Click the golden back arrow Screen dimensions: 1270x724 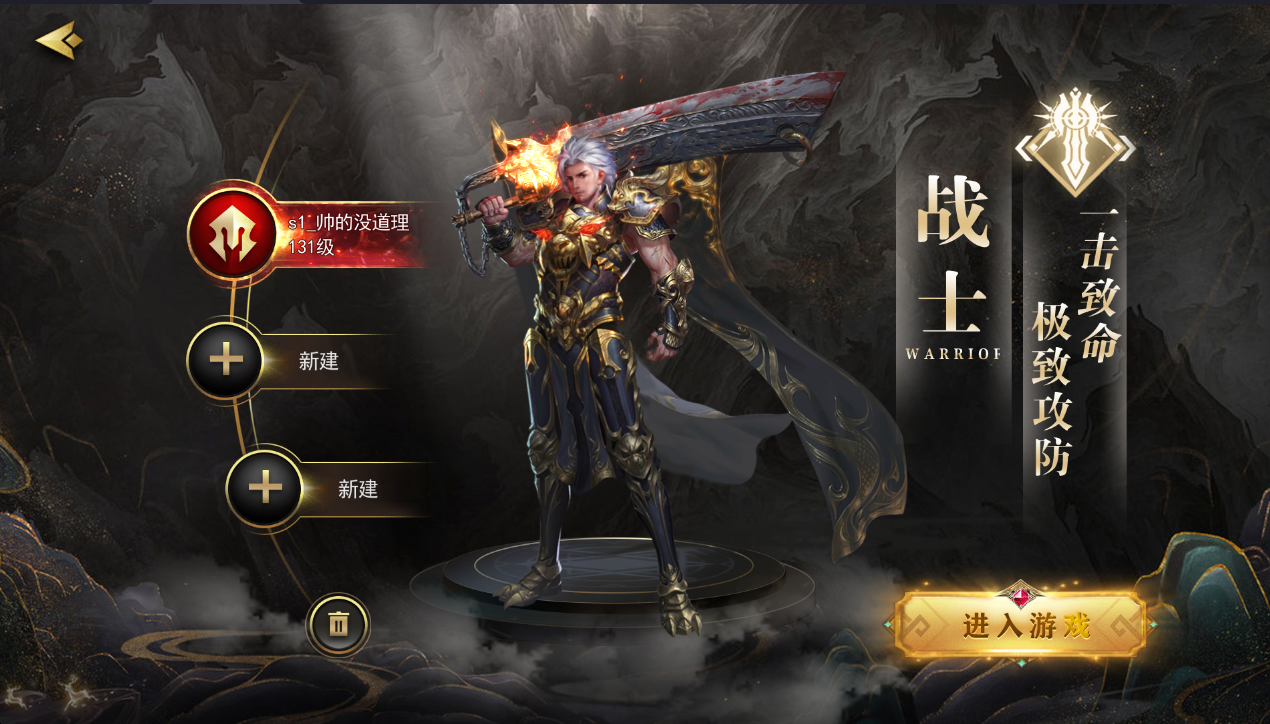(x=59, y=41)
